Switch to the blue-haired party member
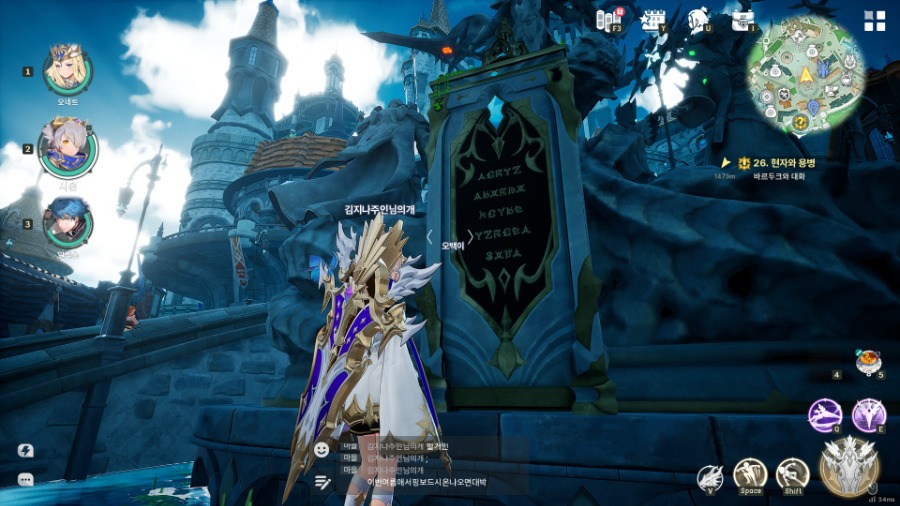The height and width of the screenshot is (506, 900). point(67,223)
